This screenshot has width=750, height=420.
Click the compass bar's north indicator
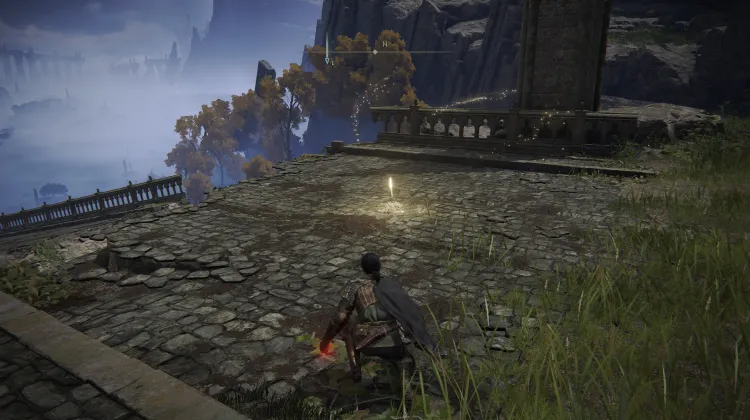click(384, 46)
